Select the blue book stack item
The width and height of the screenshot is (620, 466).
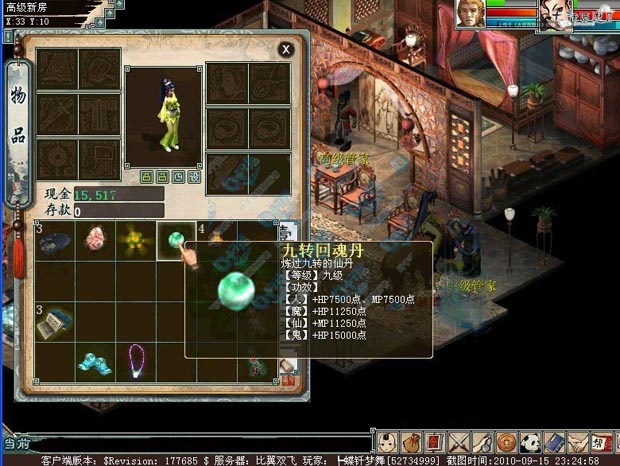[x=56, y=320]
